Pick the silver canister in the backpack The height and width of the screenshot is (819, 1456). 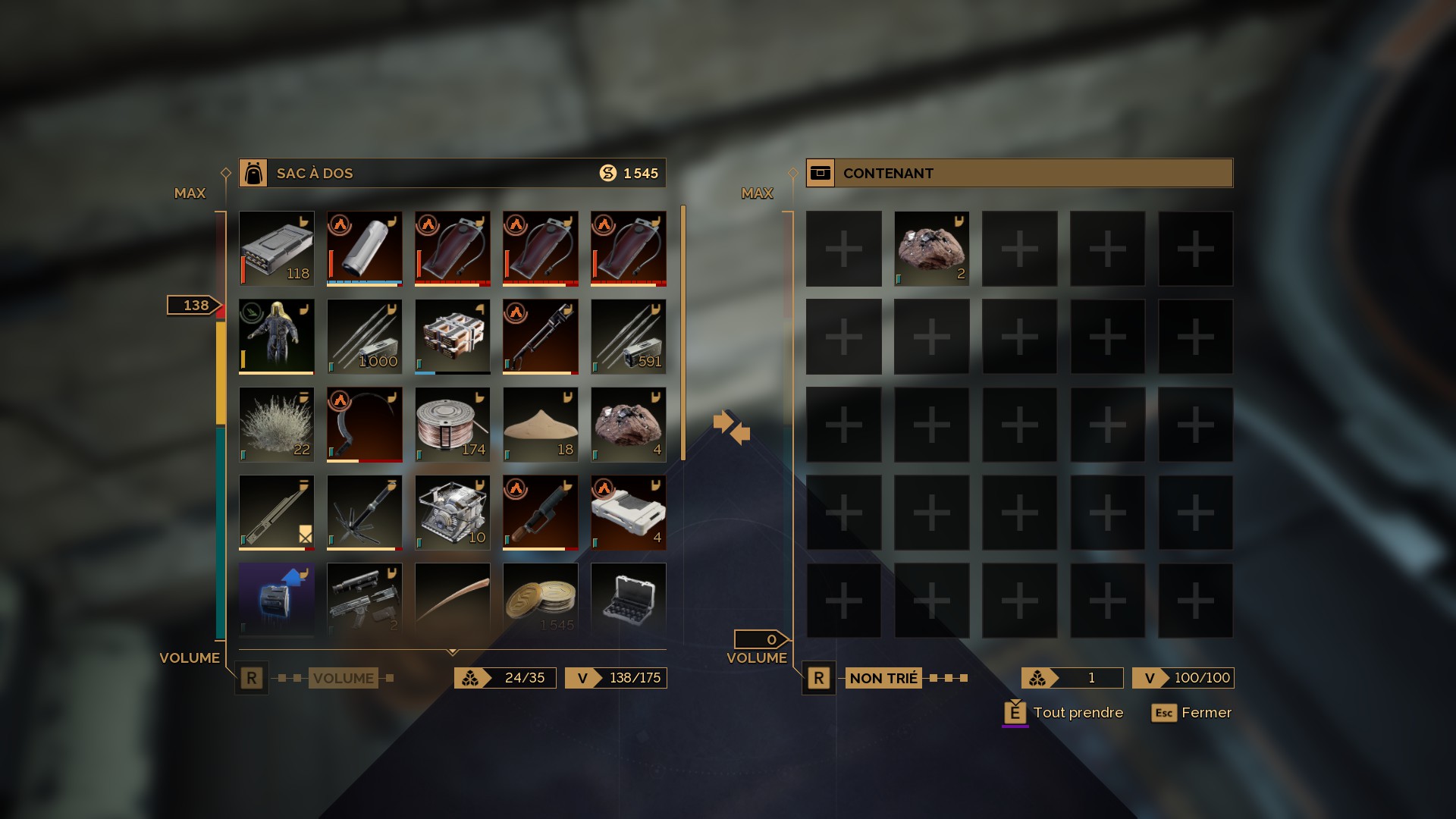click(x=364, y=249)
